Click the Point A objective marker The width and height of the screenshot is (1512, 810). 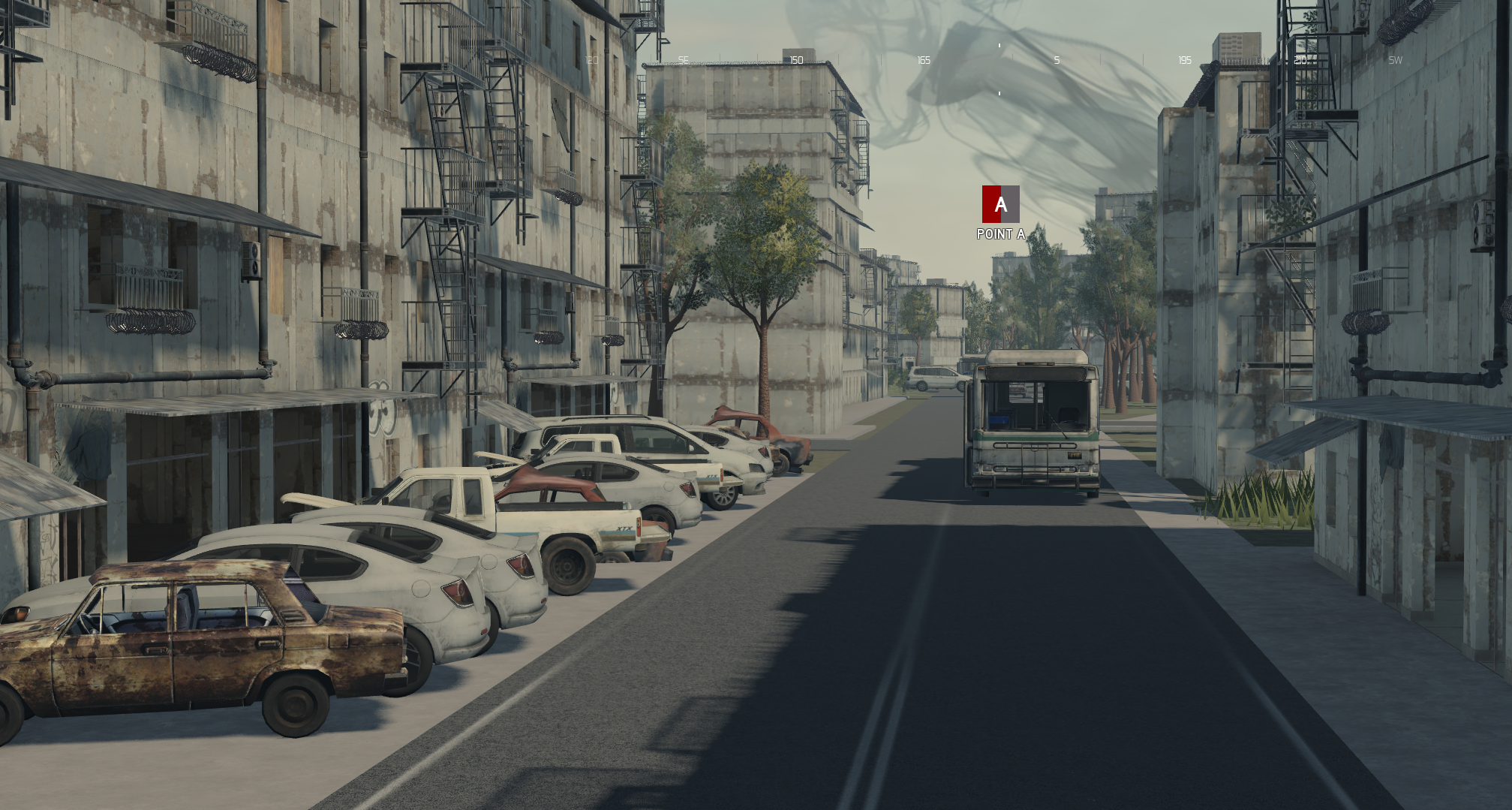pyautogui.click(x=1000, y=205)
